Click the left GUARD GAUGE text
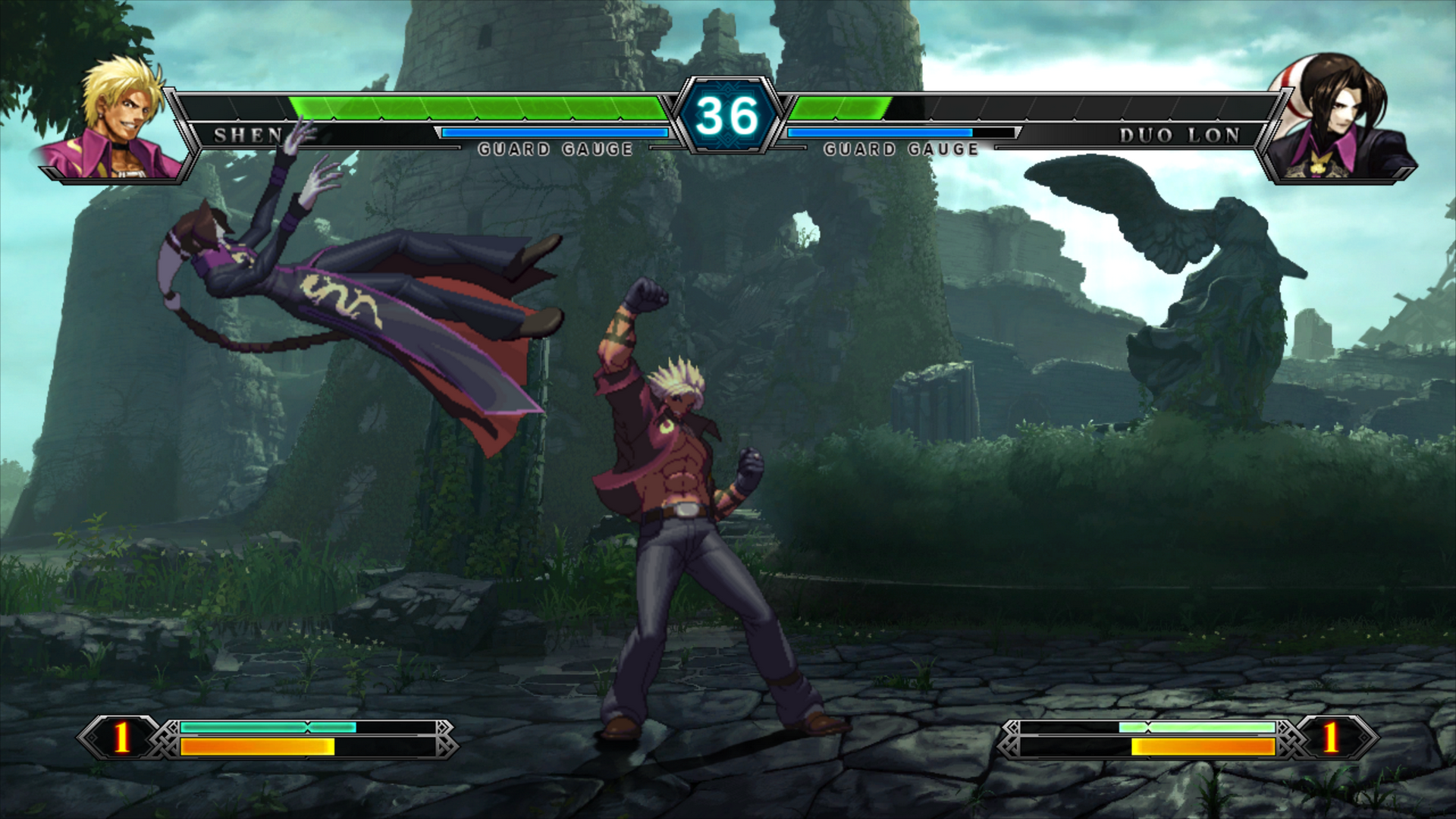The image size is (1456, 819). click(x=555, y=149)
